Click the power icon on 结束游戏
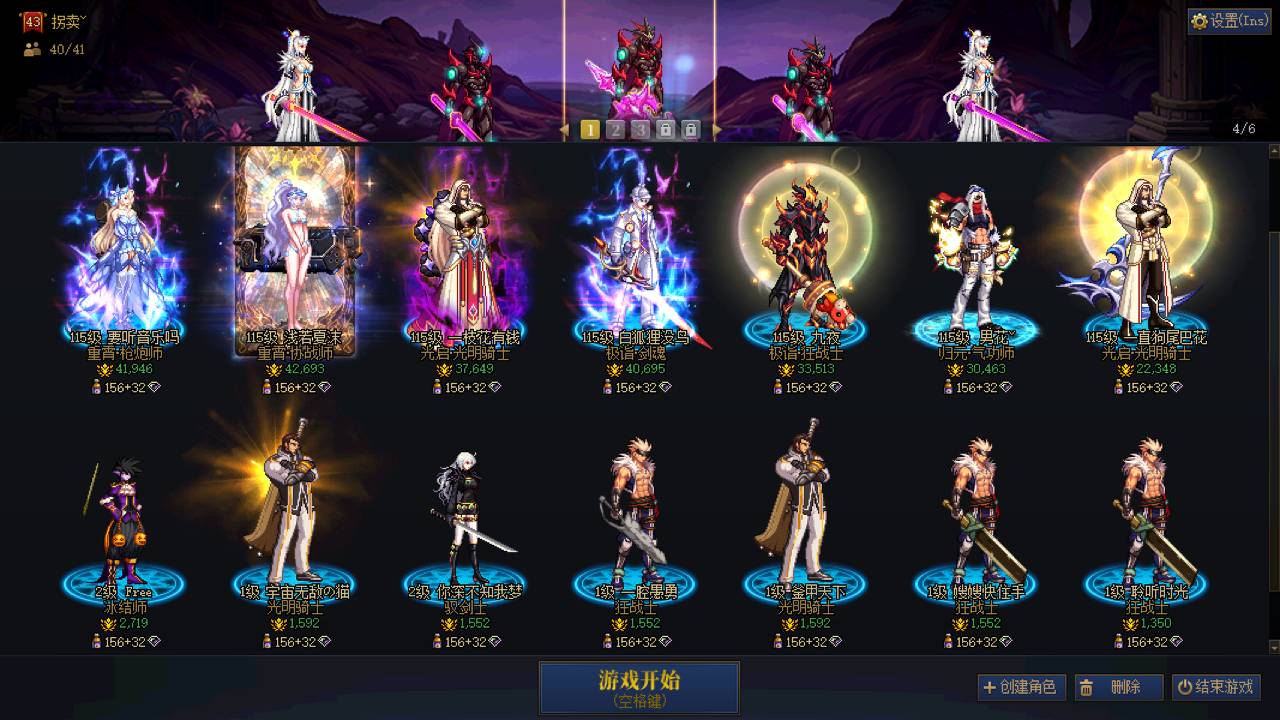 [x=1186, y=688]
